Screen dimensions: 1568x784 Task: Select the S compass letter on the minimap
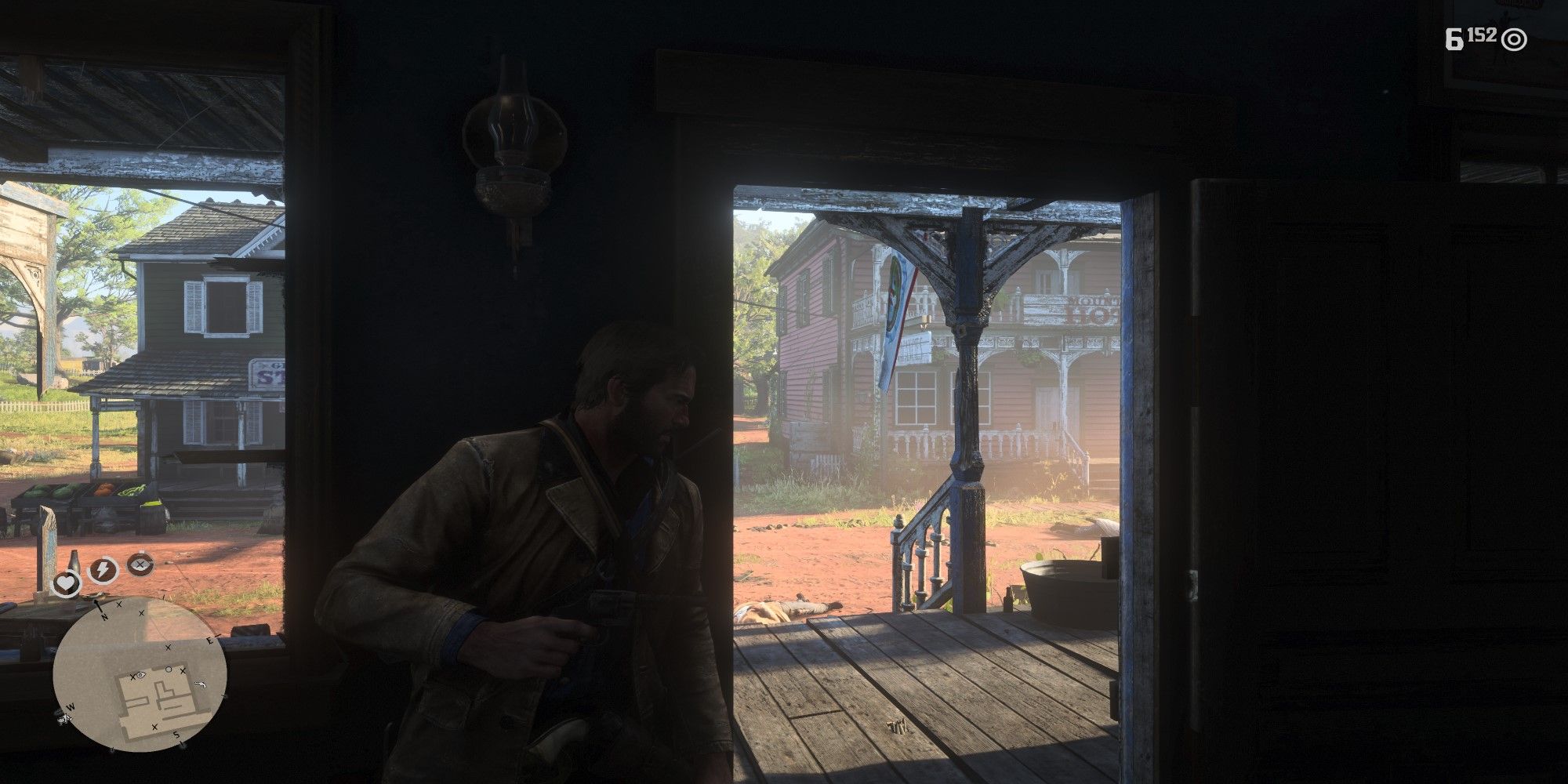(176, 735)
